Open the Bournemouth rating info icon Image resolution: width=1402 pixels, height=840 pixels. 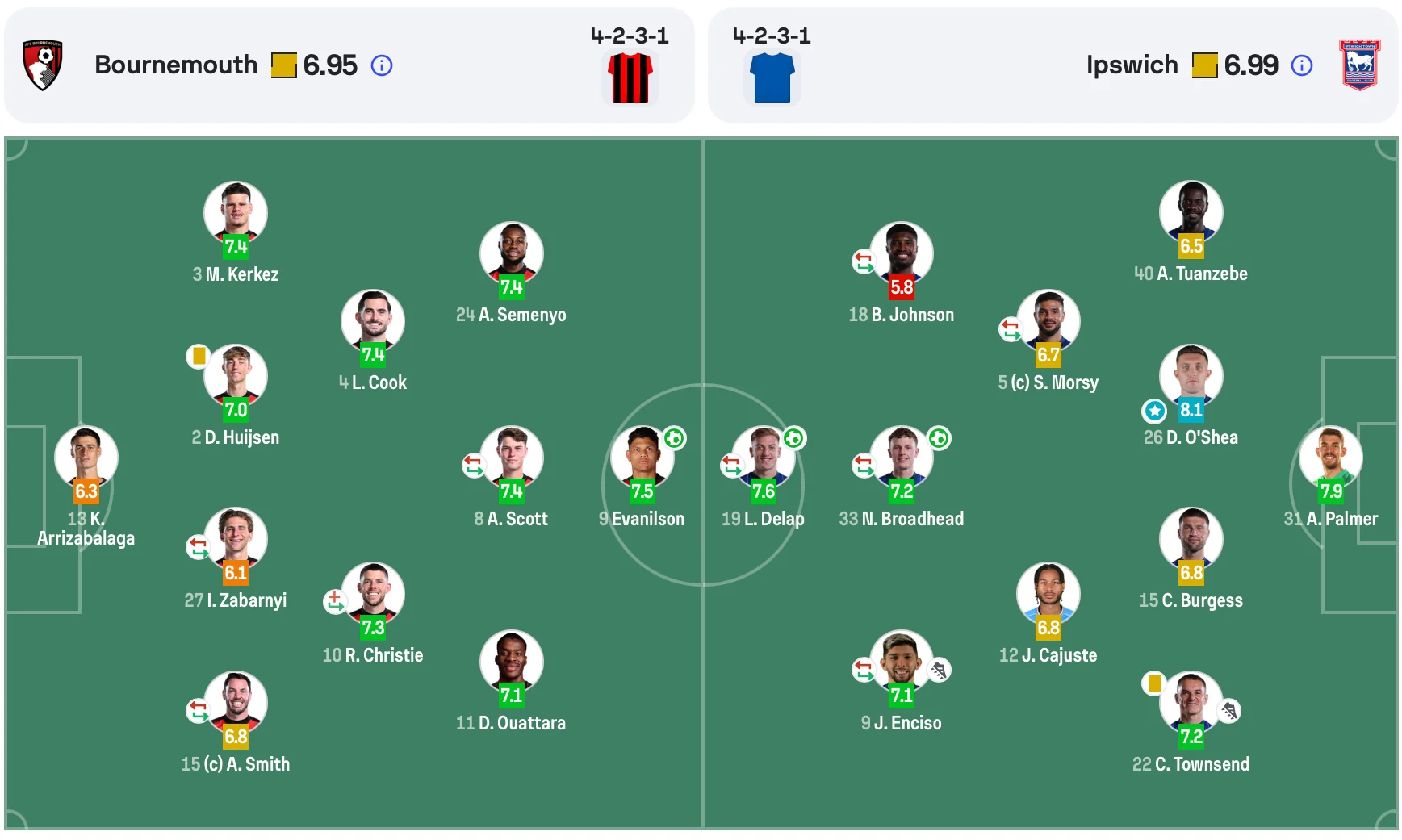[382, 65]
